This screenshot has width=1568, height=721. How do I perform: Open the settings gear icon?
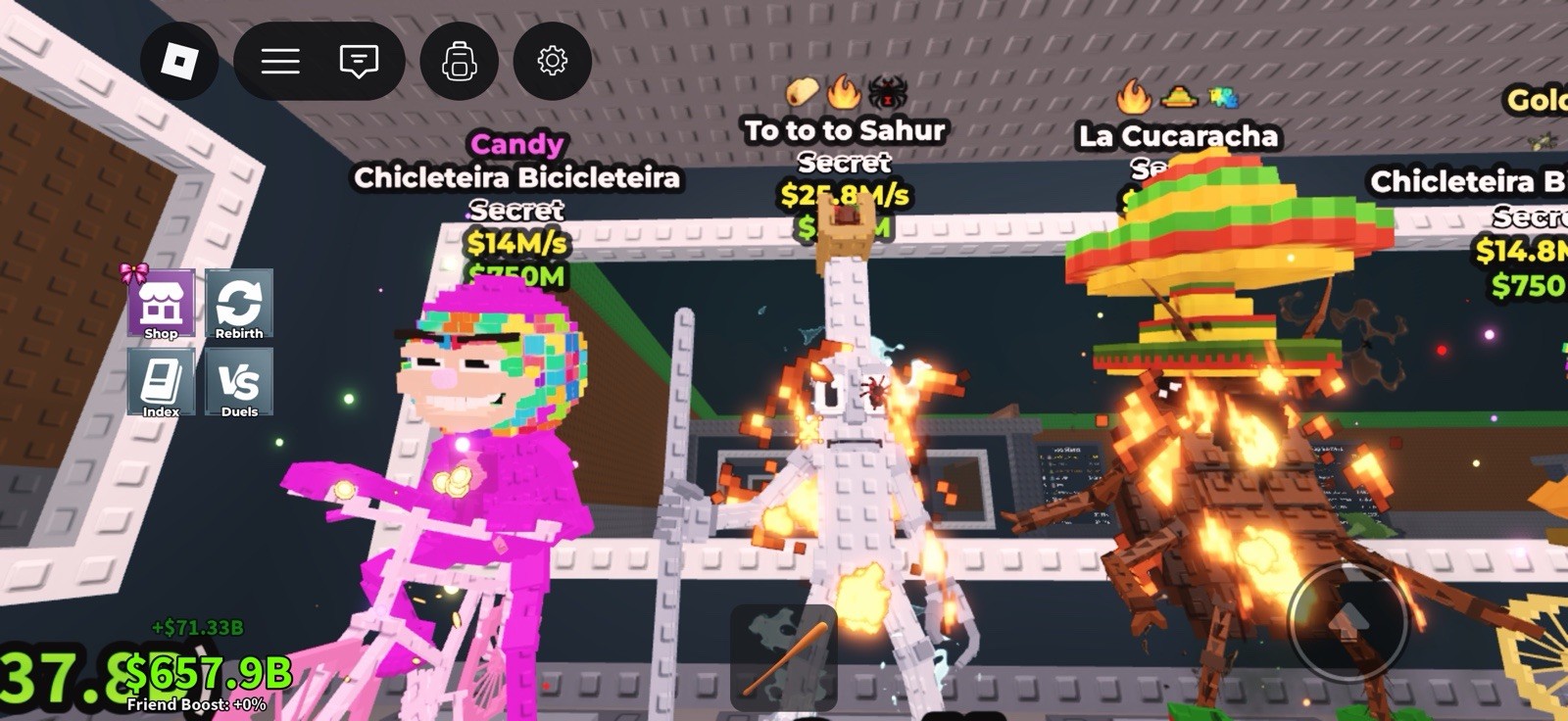pos(552,61)
